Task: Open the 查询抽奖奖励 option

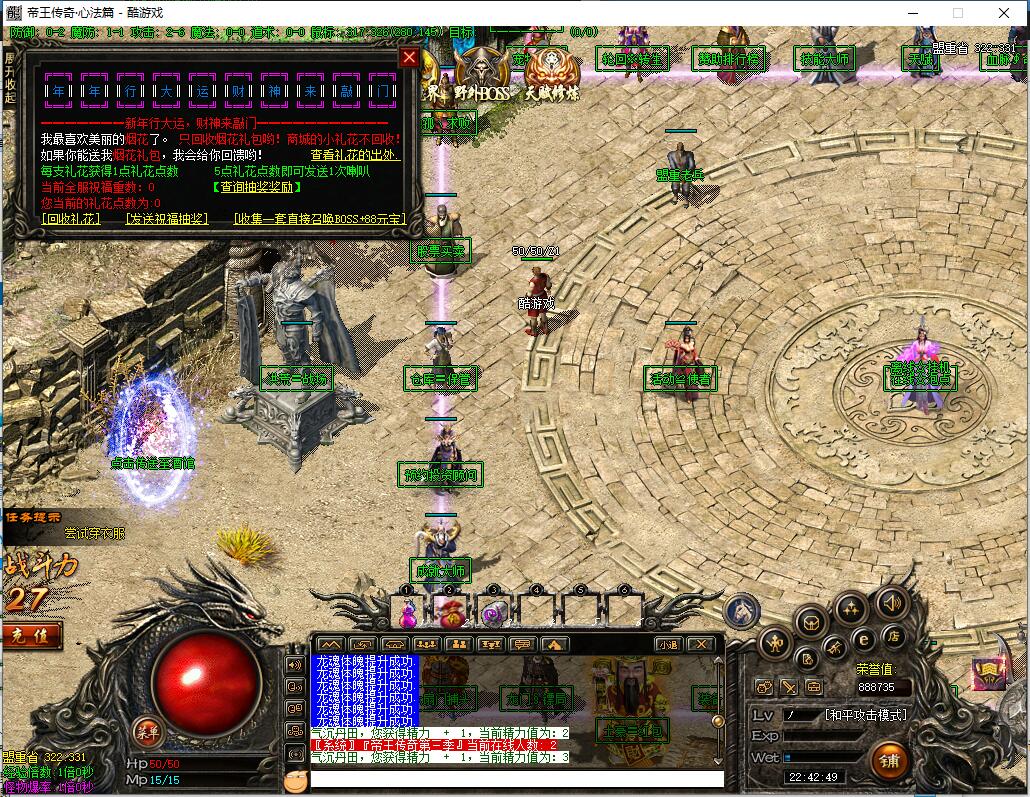Action: pyautogui.click(x=257, y=187)
